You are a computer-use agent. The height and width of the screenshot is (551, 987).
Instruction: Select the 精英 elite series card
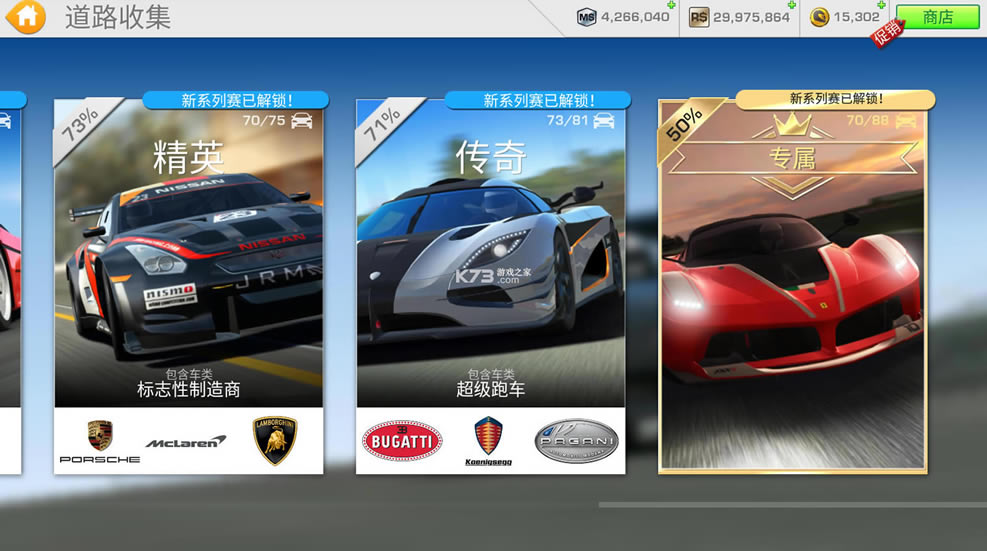coord(188,285)
